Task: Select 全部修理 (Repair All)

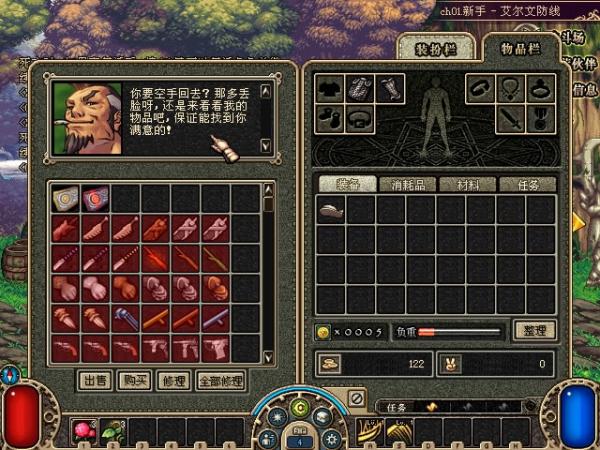Action: 219,380
